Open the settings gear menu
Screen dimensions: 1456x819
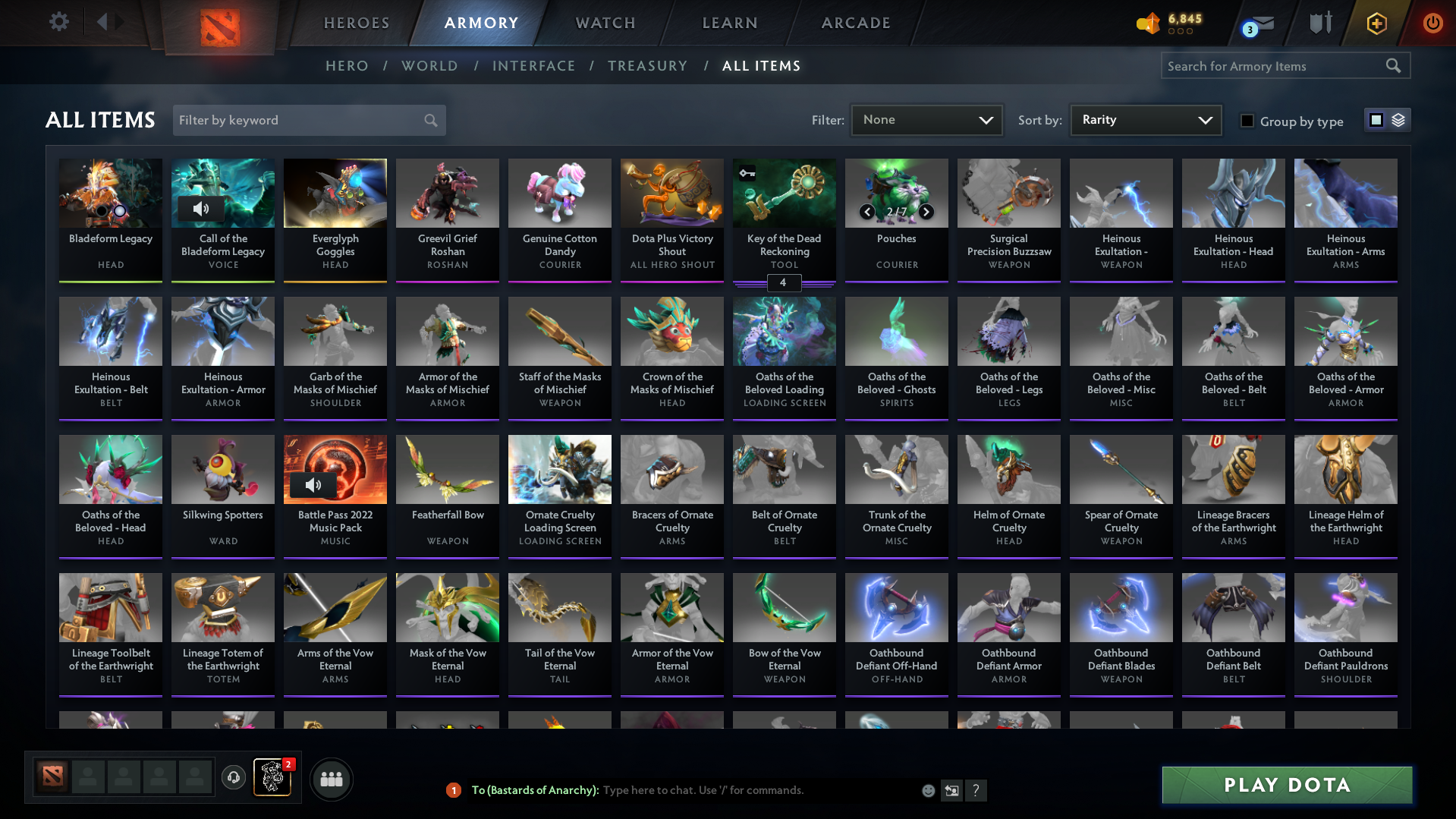[x=59, y=22]
